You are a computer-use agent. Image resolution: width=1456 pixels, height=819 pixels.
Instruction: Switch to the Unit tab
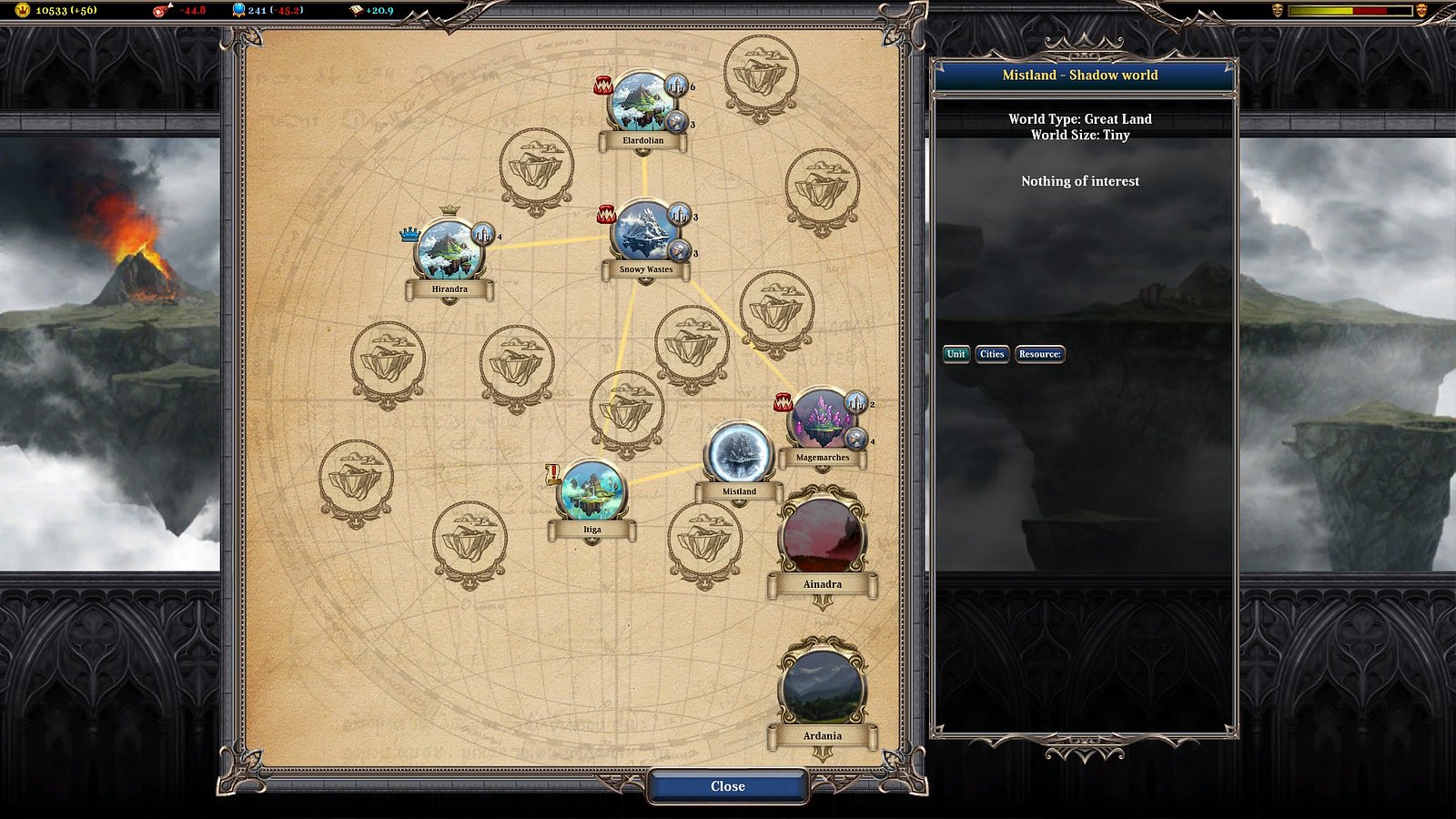pos(955,354)
